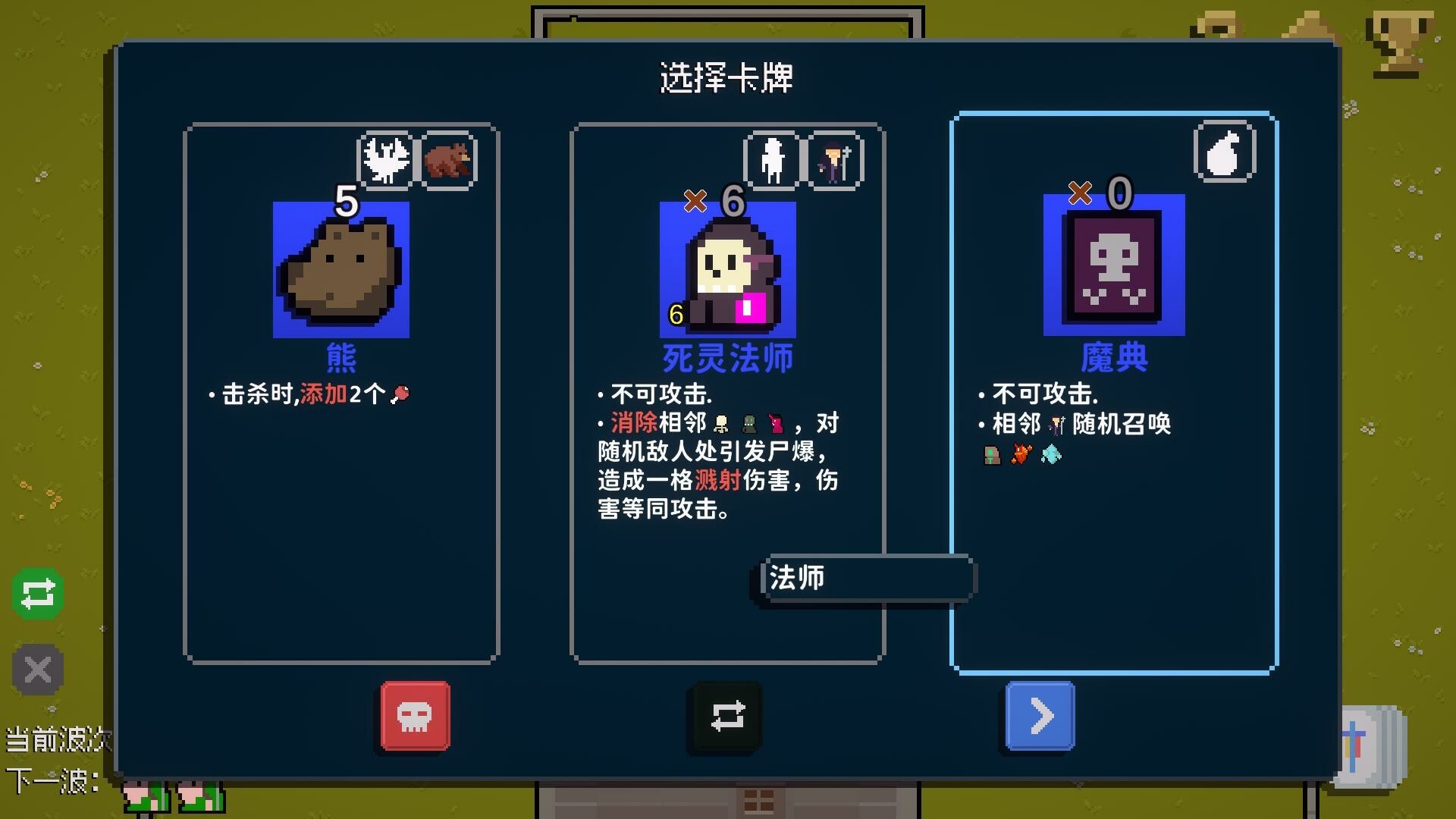Click the 选择卡牌 title text
Image resolution: width=1456 pixels, height=819 pixels.
[728, 78]
